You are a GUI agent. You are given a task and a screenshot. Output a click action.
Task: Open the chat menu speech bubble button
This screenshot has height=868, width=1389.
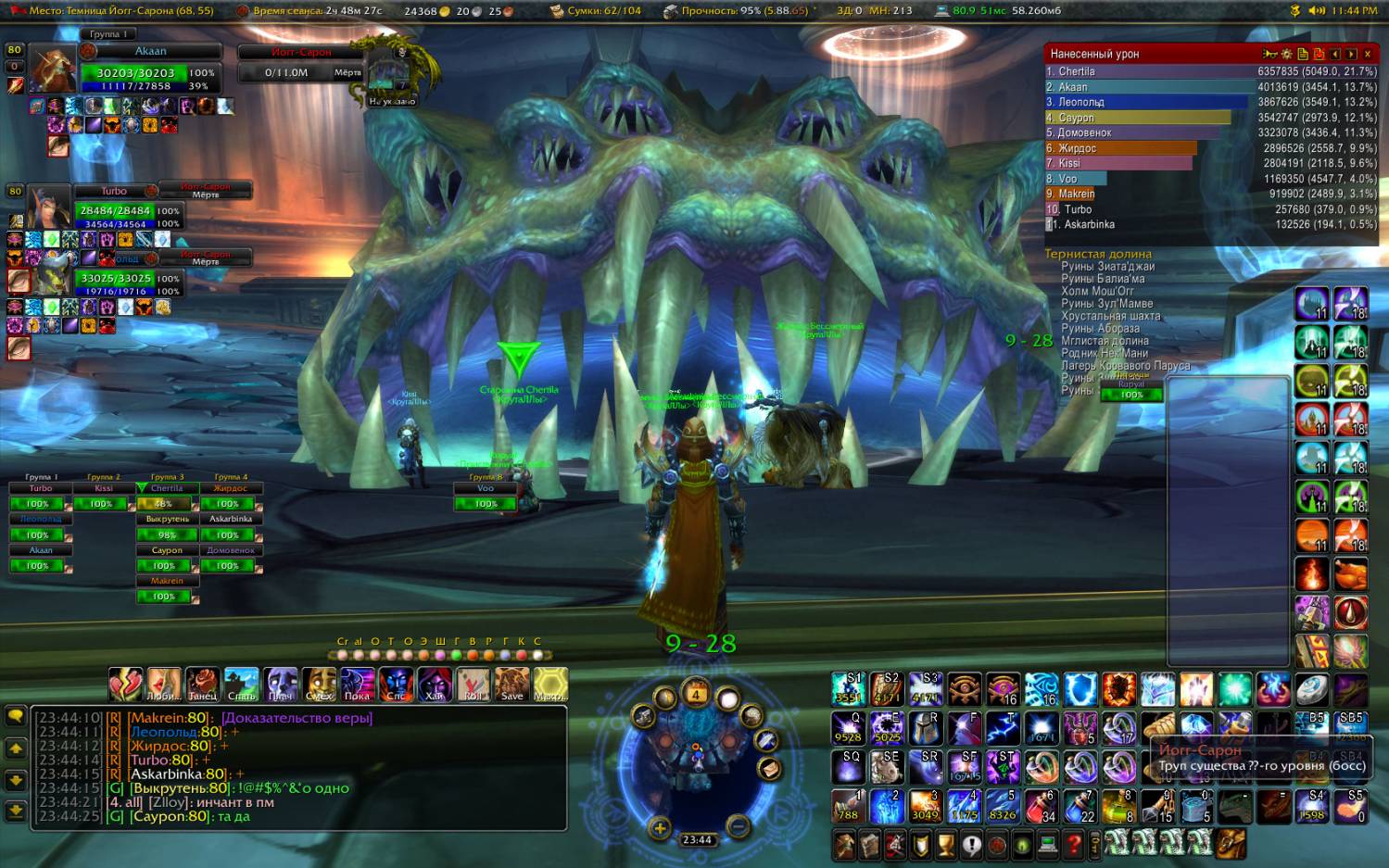[x=16, y=716]
